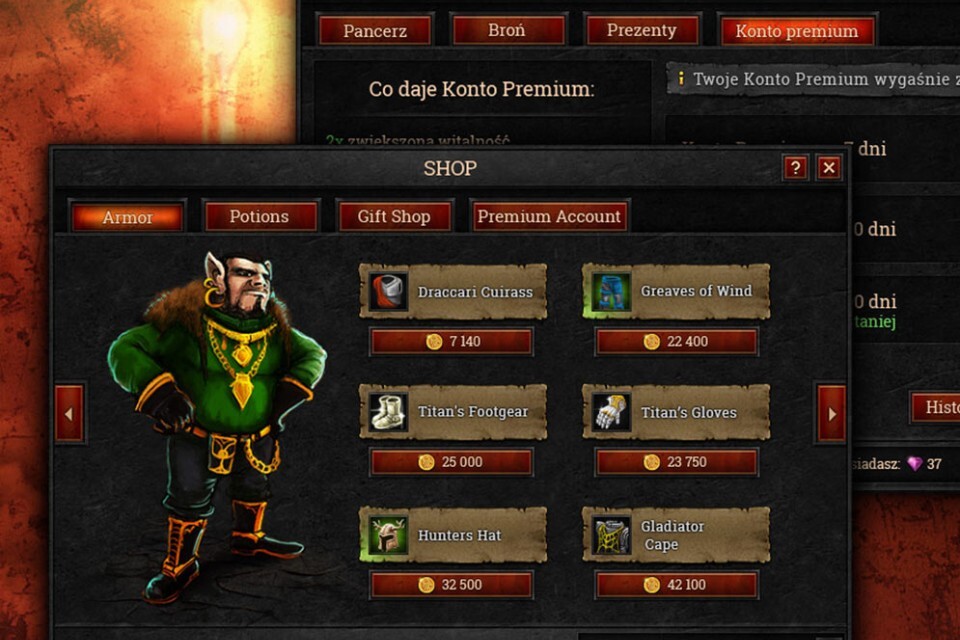Select the Gift Shop tab

pos(394,216)
